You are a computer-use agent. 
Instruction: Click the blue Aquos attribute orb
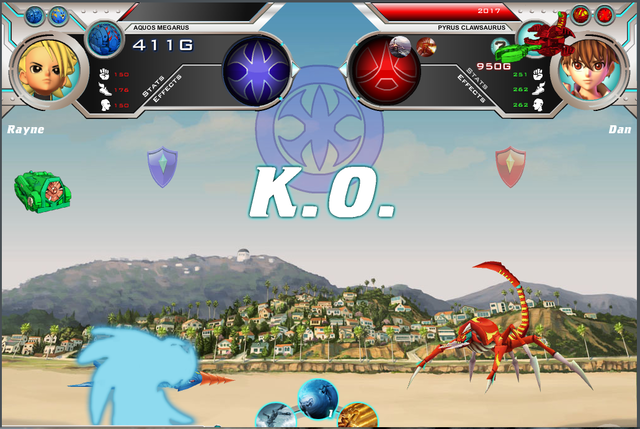(257, 70)
